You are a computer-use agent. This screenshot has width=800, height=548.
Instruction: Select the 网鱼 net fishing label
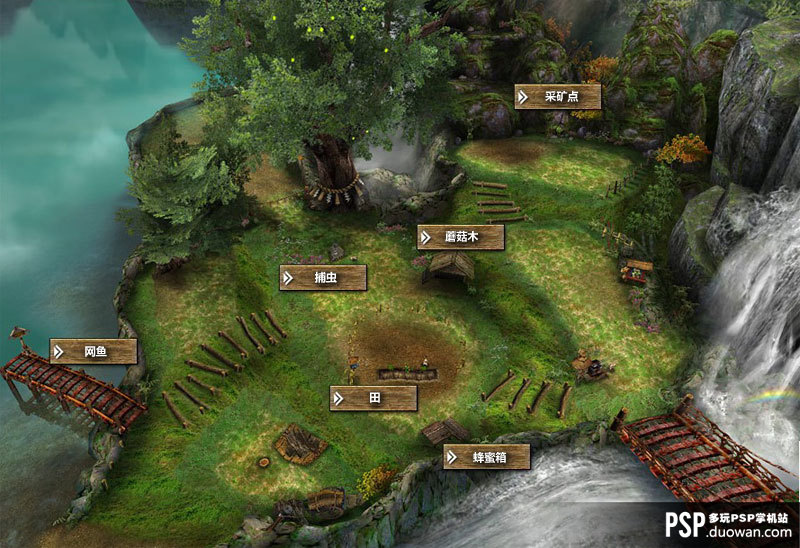[93, 351]
